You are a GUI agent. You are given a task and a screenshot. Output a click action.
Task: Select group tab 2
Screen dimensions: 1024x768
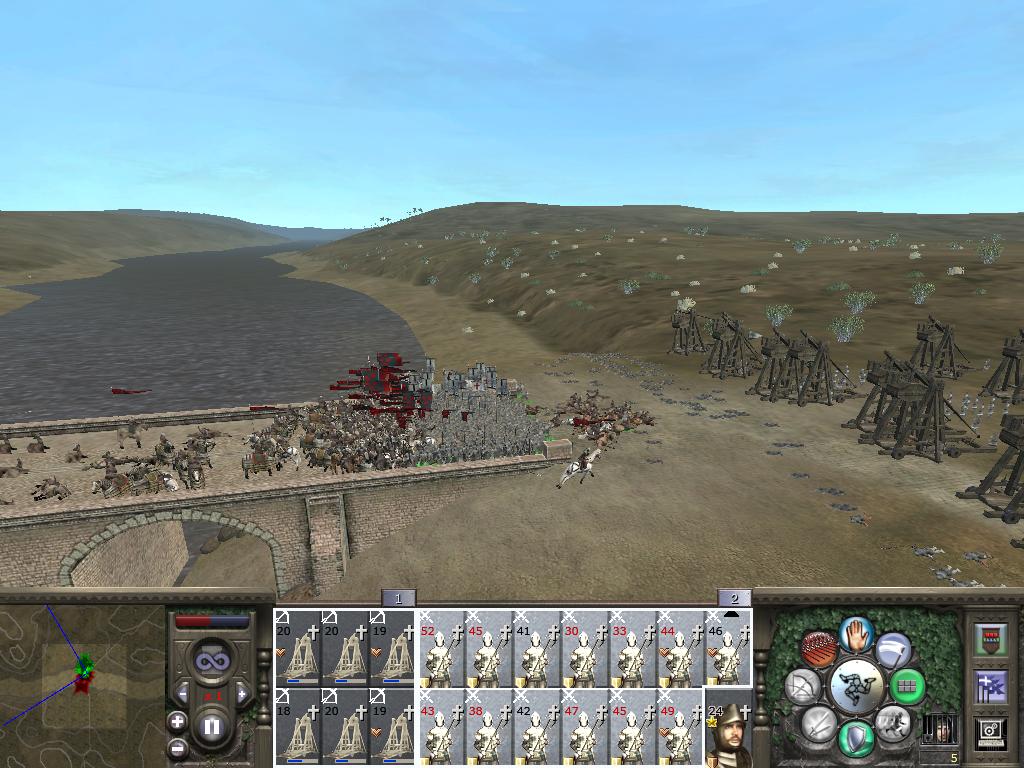click(734, 599)
